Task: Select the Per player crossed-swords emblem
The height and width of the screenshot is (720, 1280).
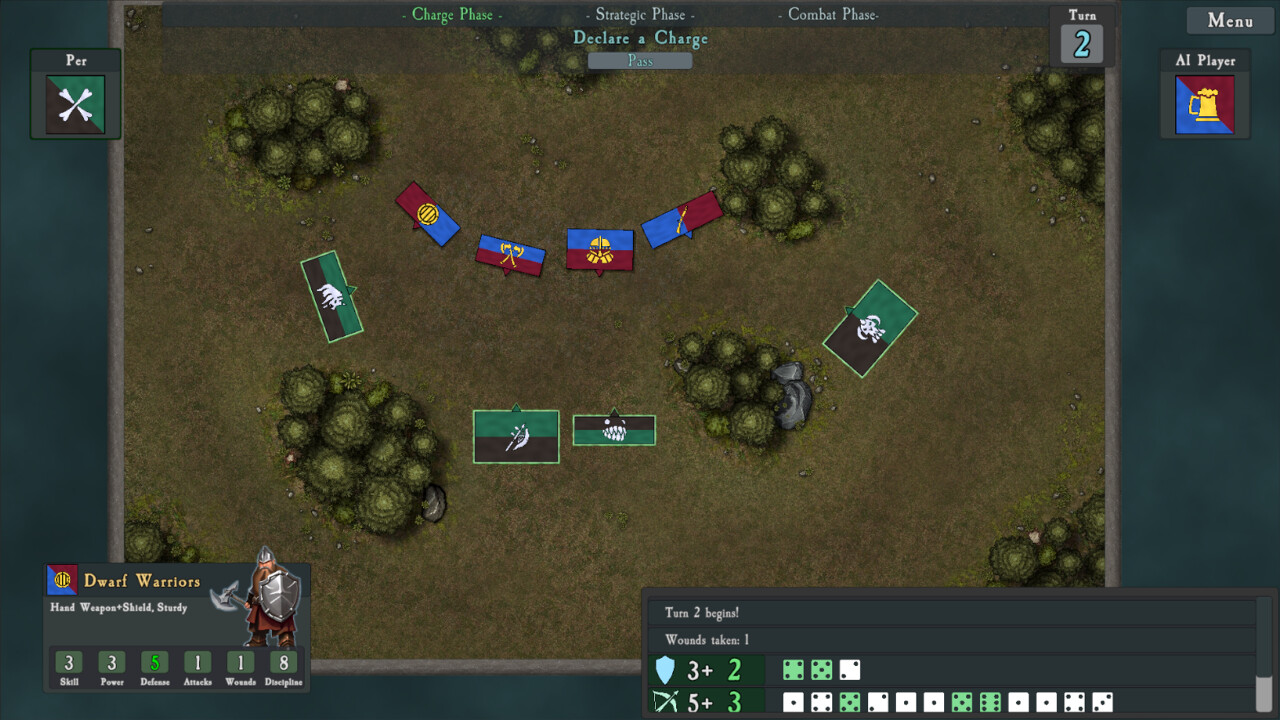Action: pyautogui.click(x=75, y=101)
